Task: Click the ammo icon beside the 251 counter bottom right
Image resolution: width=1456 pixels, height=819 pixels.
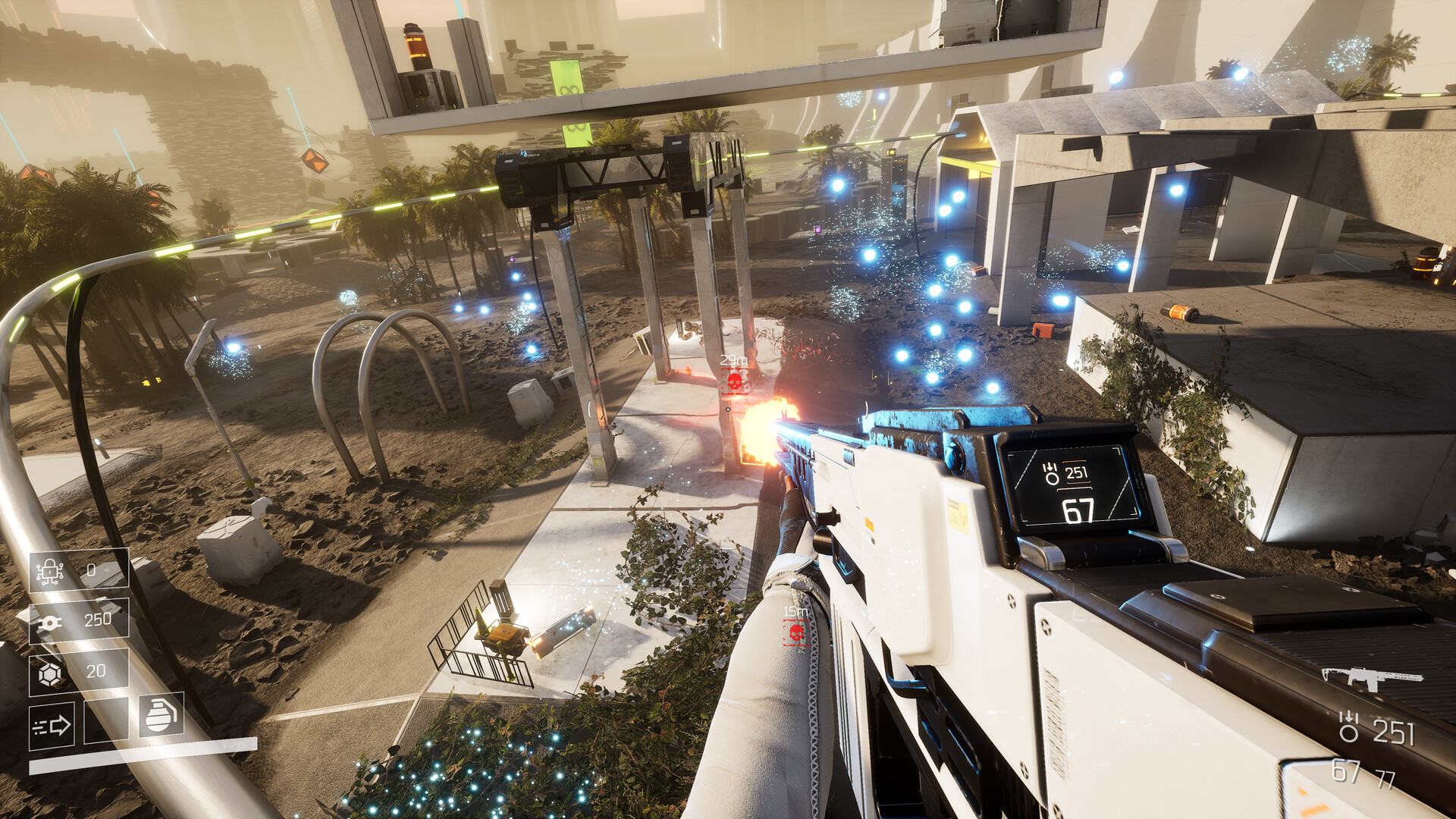Action: (x=1348, y=726)
